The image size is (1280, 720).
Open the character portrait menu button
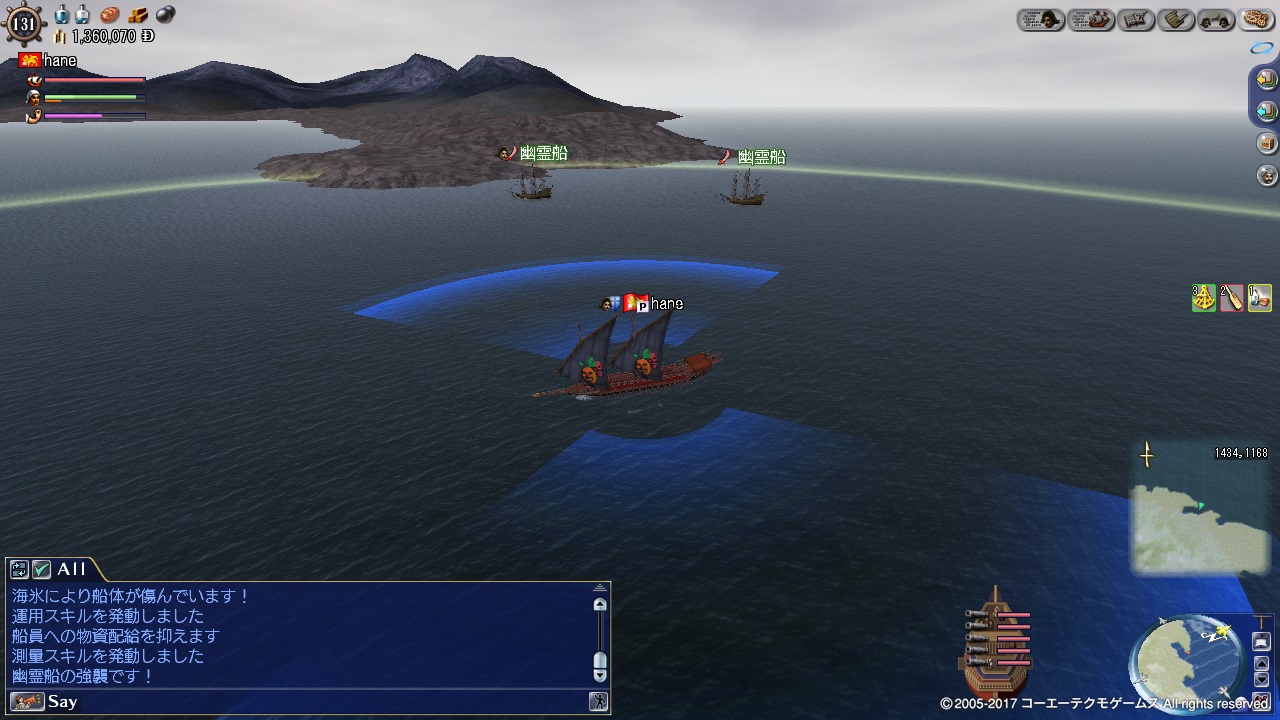click(x=1041, y=19)
